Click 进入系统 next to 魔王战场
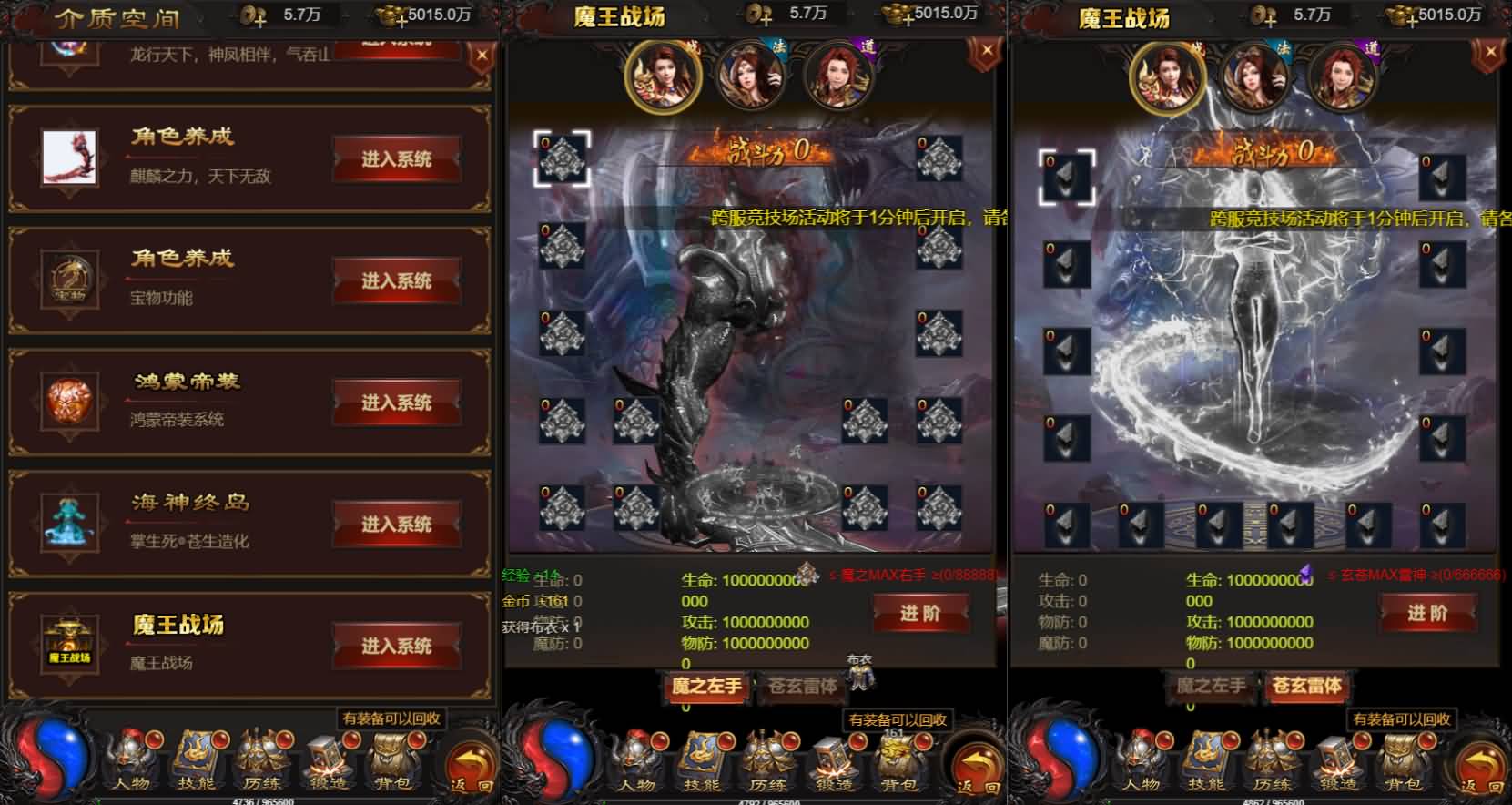Image resolution: width=1512 pixels, height=805 pixels. [x=398, y=646]
